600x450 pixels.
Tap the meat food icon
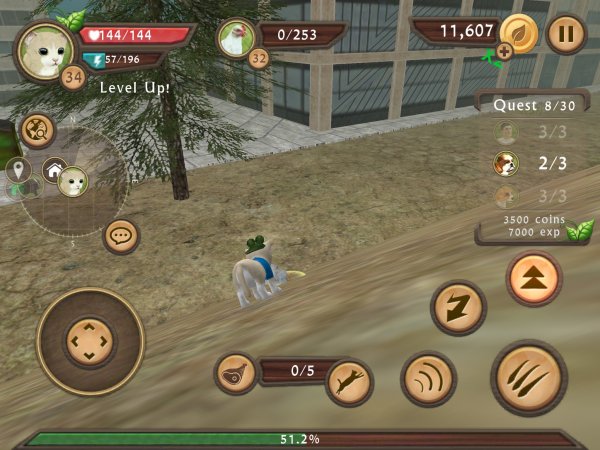coord(235,373)
